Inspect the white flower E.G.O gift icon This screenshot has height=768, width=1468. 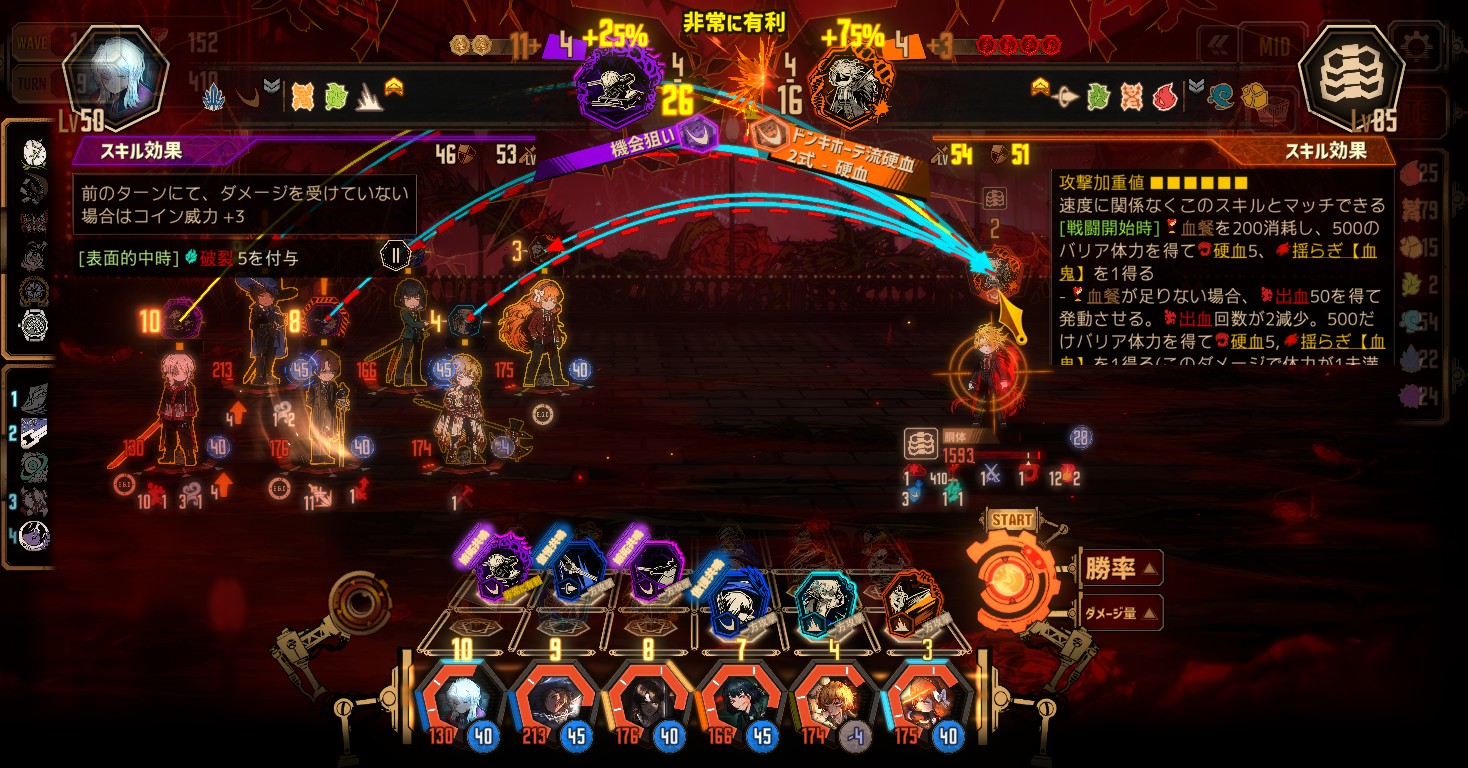pos(35,152)
